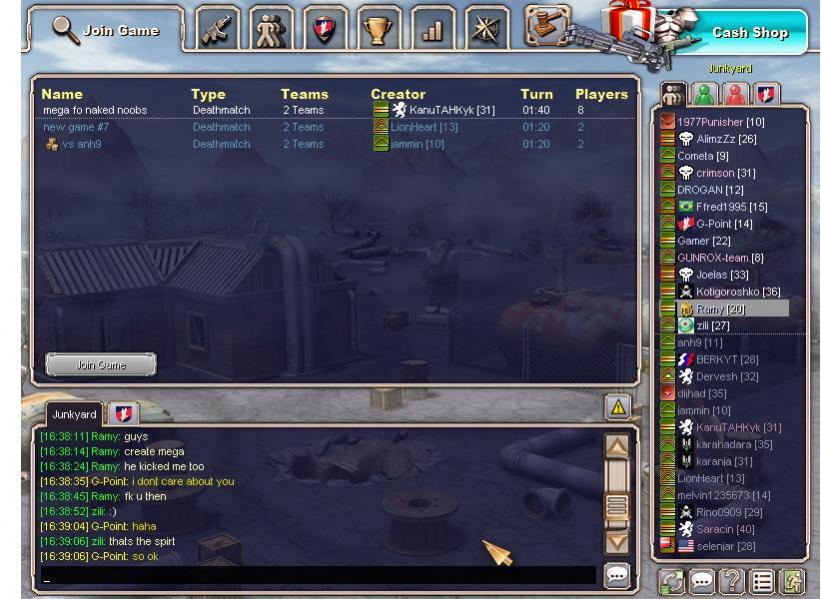Open the rifle weapons tab
The width and height of the screenshot is (821, 599).
(x=219, y=31)
